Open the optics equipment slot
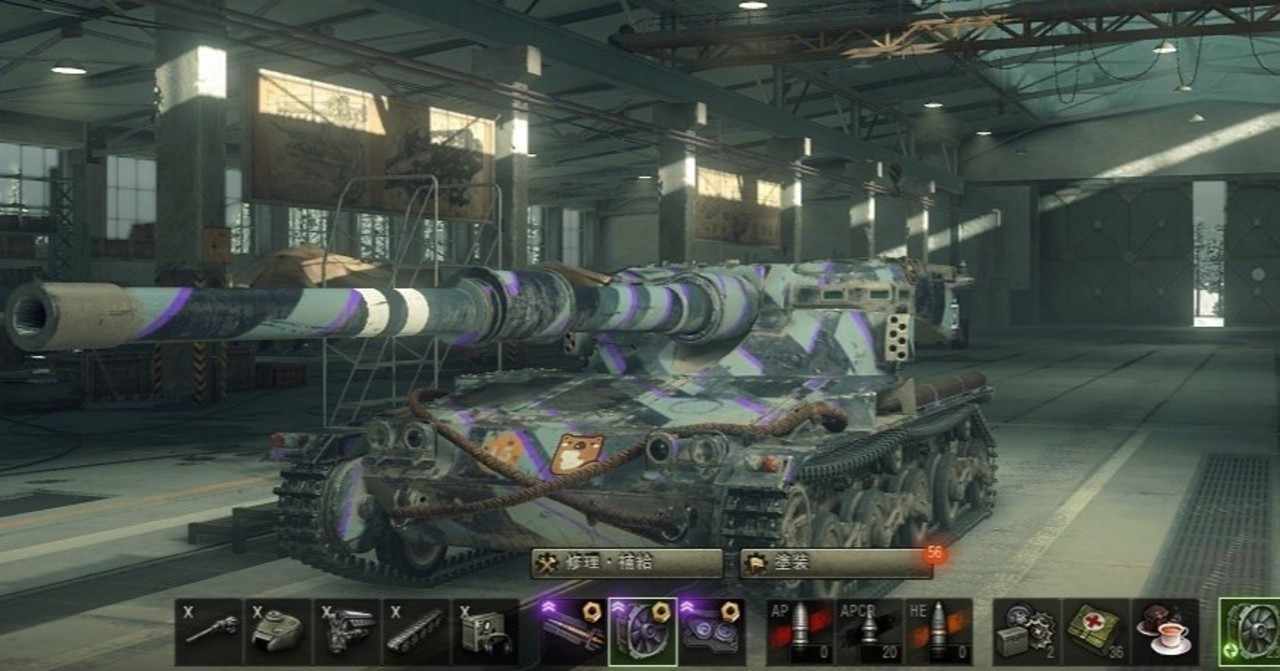 (711, 632)
